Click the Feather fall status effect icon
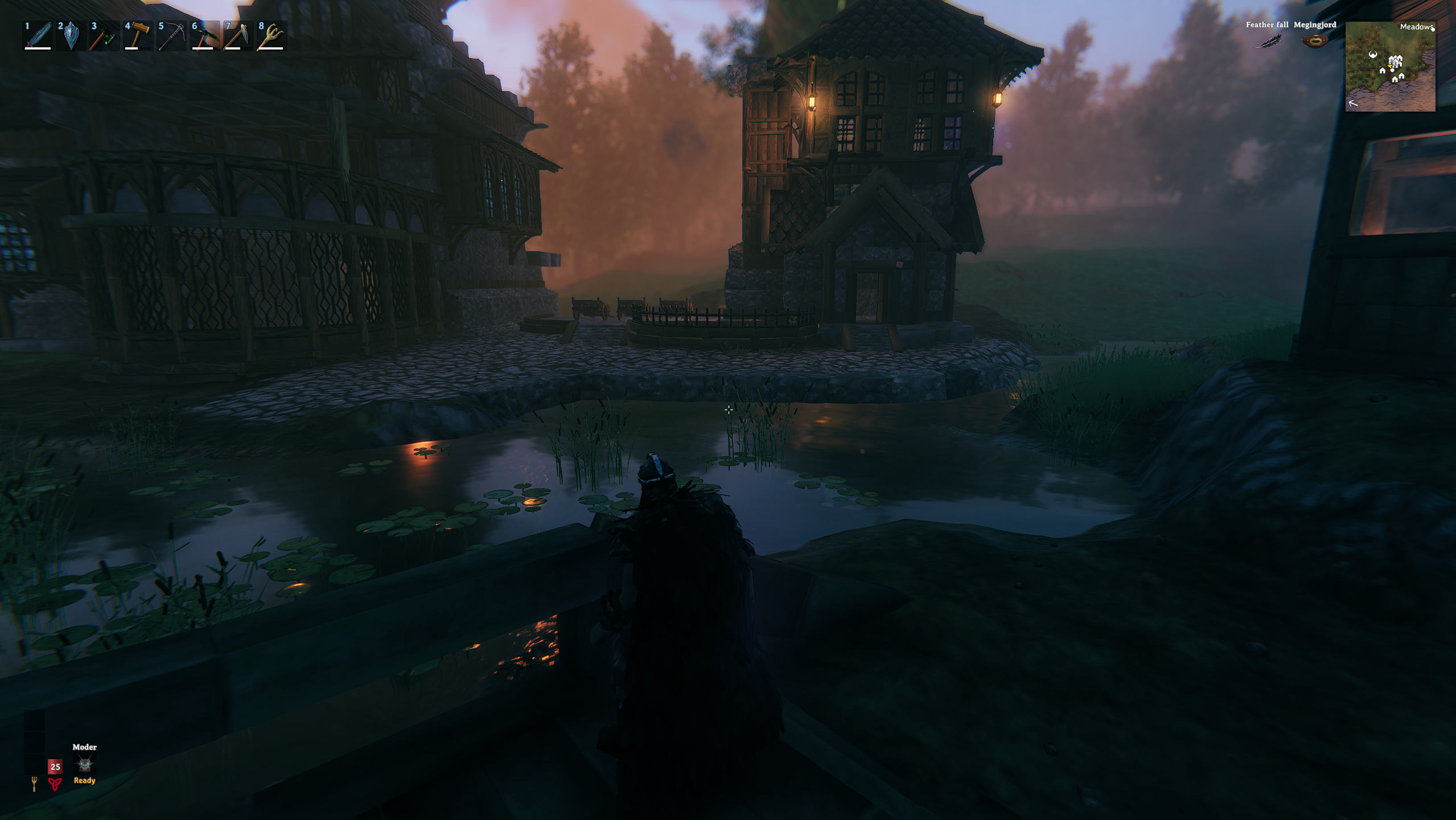The height and width of the screenshot is (820, 1456). click(x=1266, y=41)
